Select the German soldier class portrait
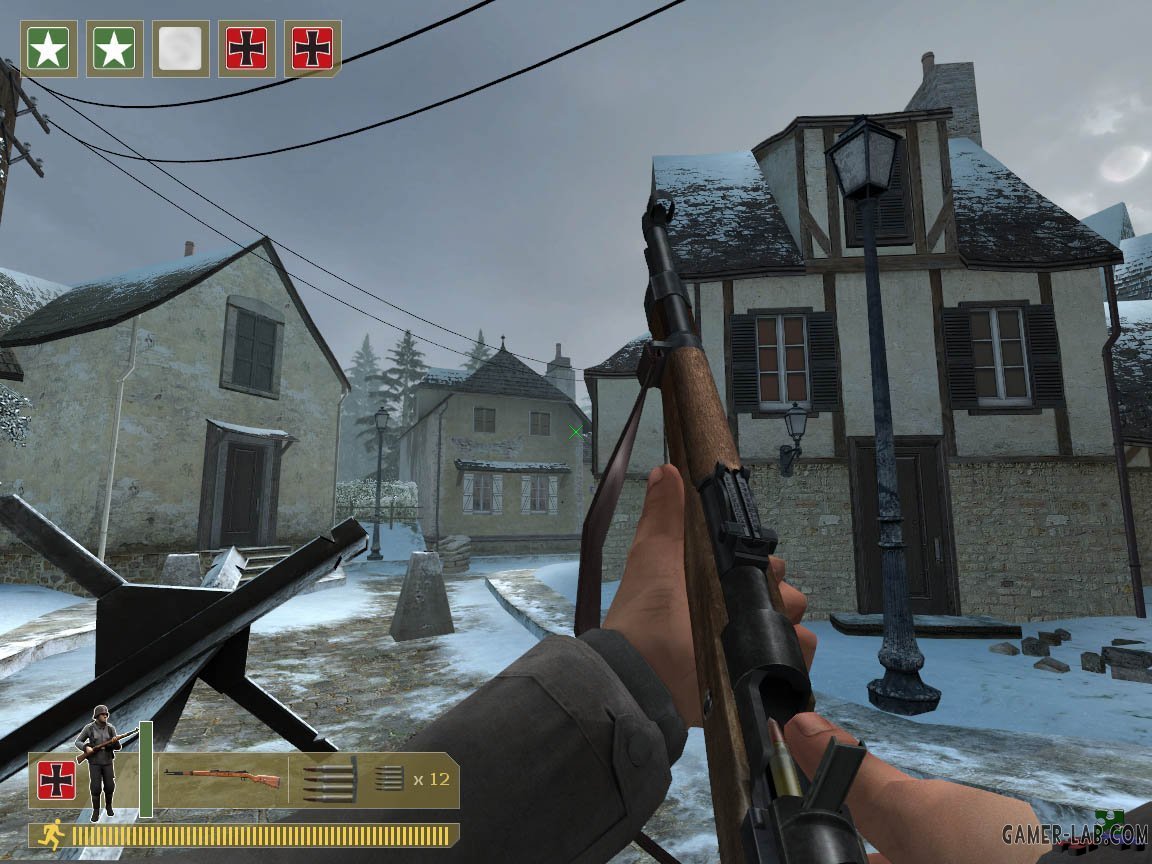Viewport: 1152px width, 864px height. (x=100, y=762)
